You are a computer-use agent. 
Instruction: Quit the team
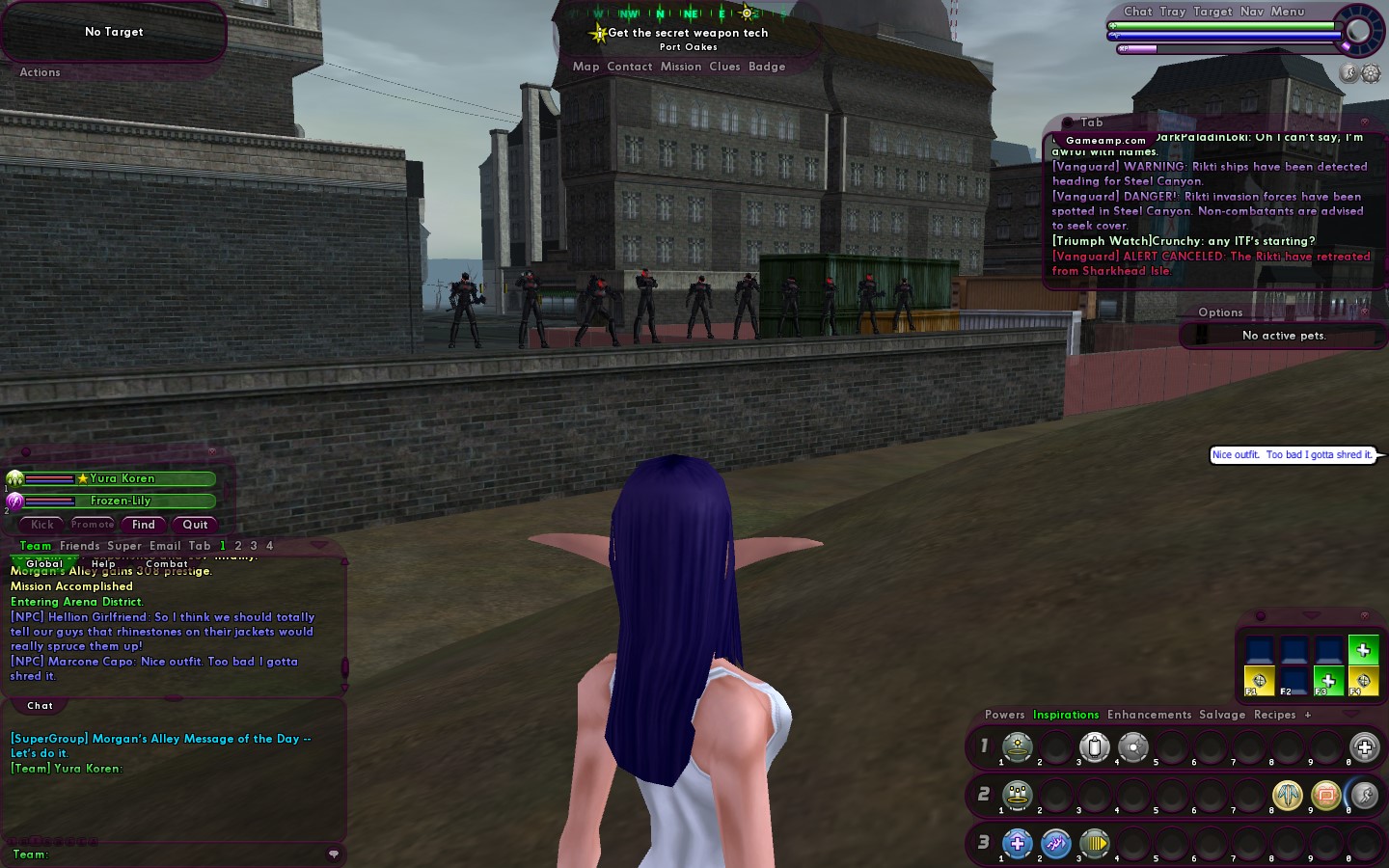195,525
